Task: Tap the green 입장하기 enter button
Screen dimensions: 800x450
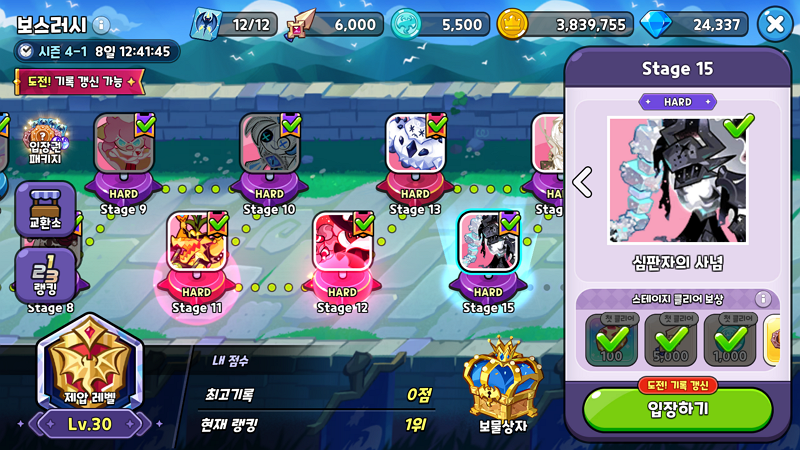Action: pos(677,409)
